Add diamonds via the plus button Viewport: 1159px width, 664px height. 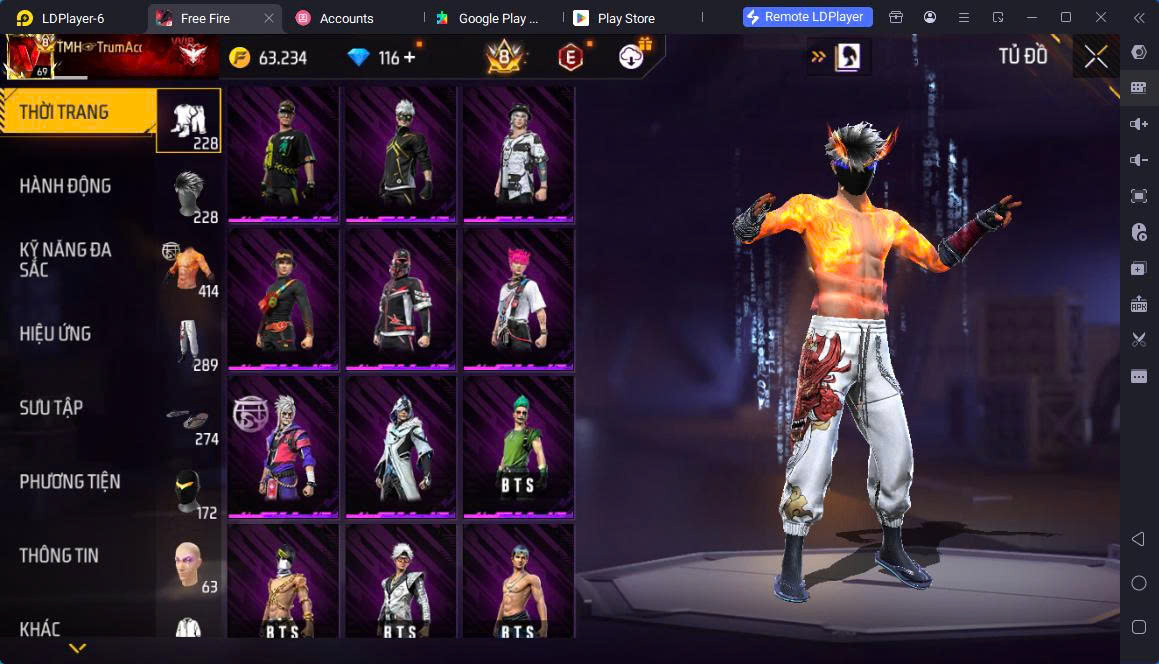pyautogui.click(x=409, y=58)
